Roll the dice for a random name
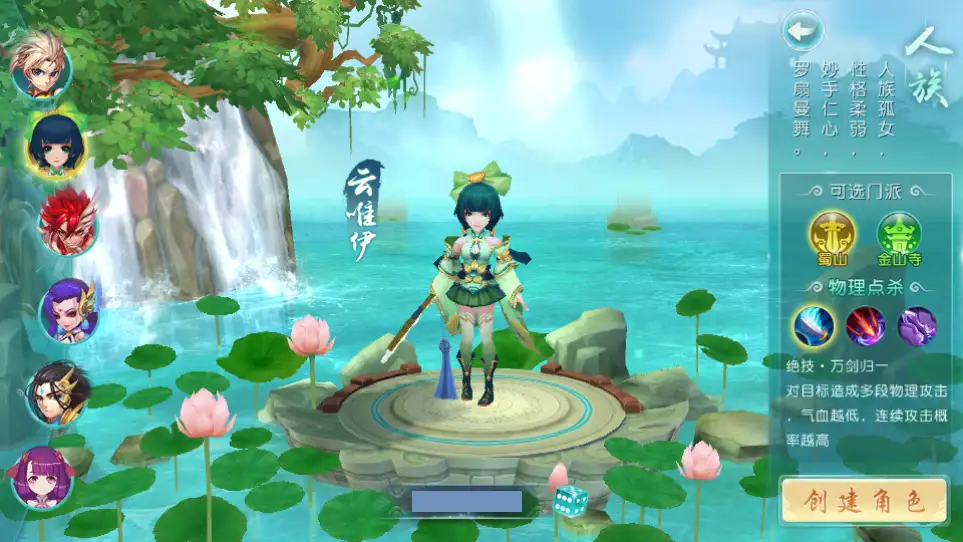Screen dimensions: 963x542 coord(572,500)
